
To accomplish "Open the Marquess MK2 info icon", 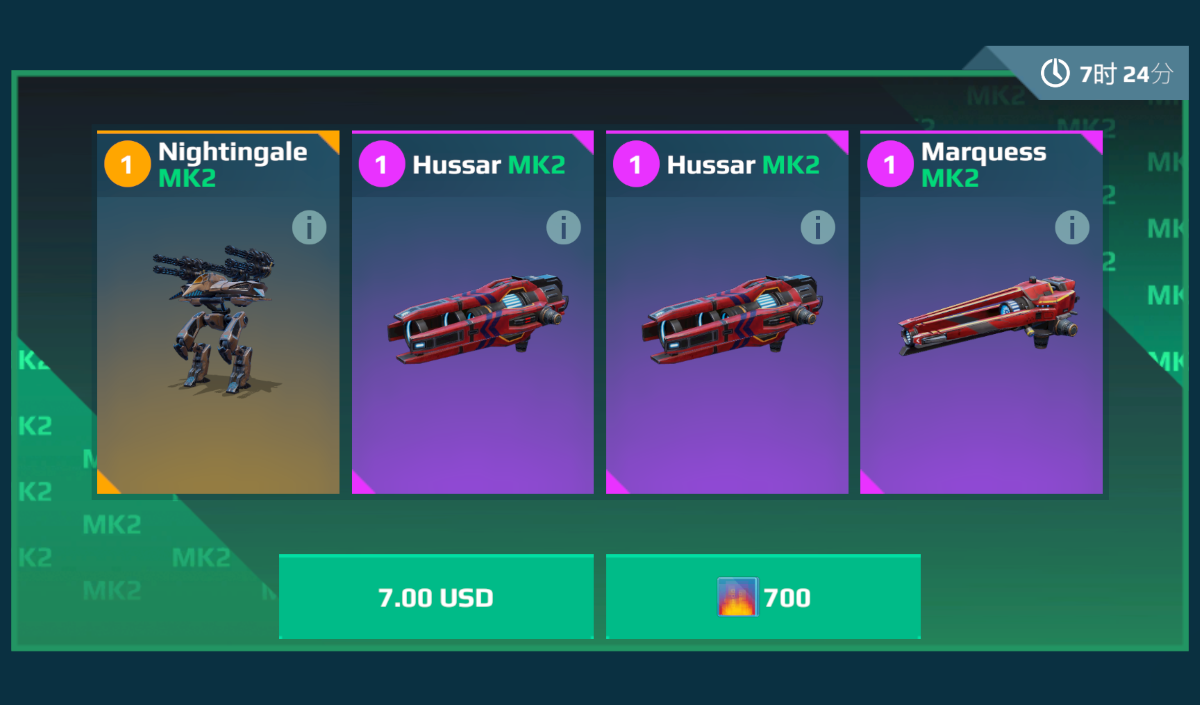I will [1072, 228].
